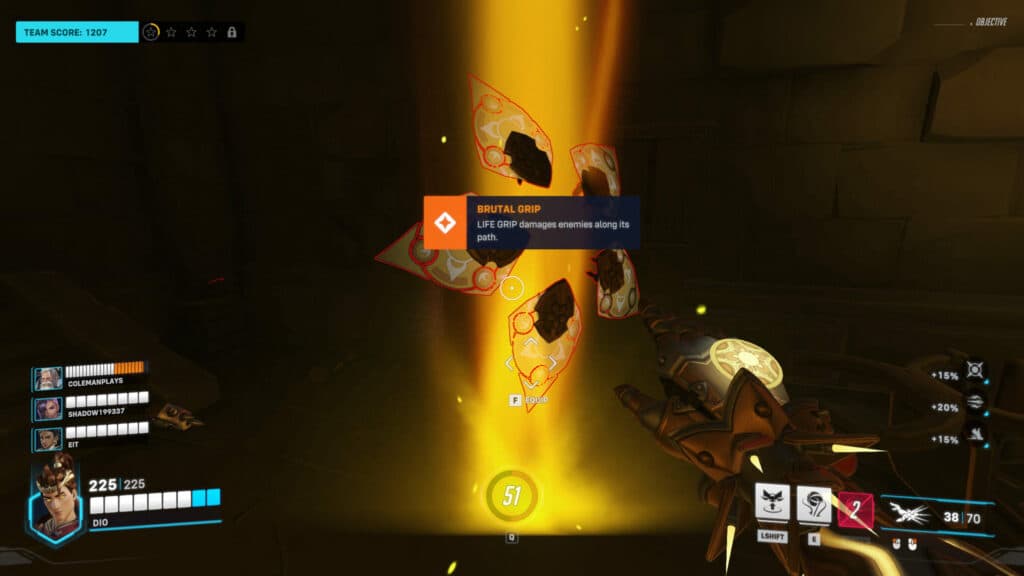Click the padlock icon beside the stars
Image resolution: width=1024 pixels, height=576 pixels.
232,32
